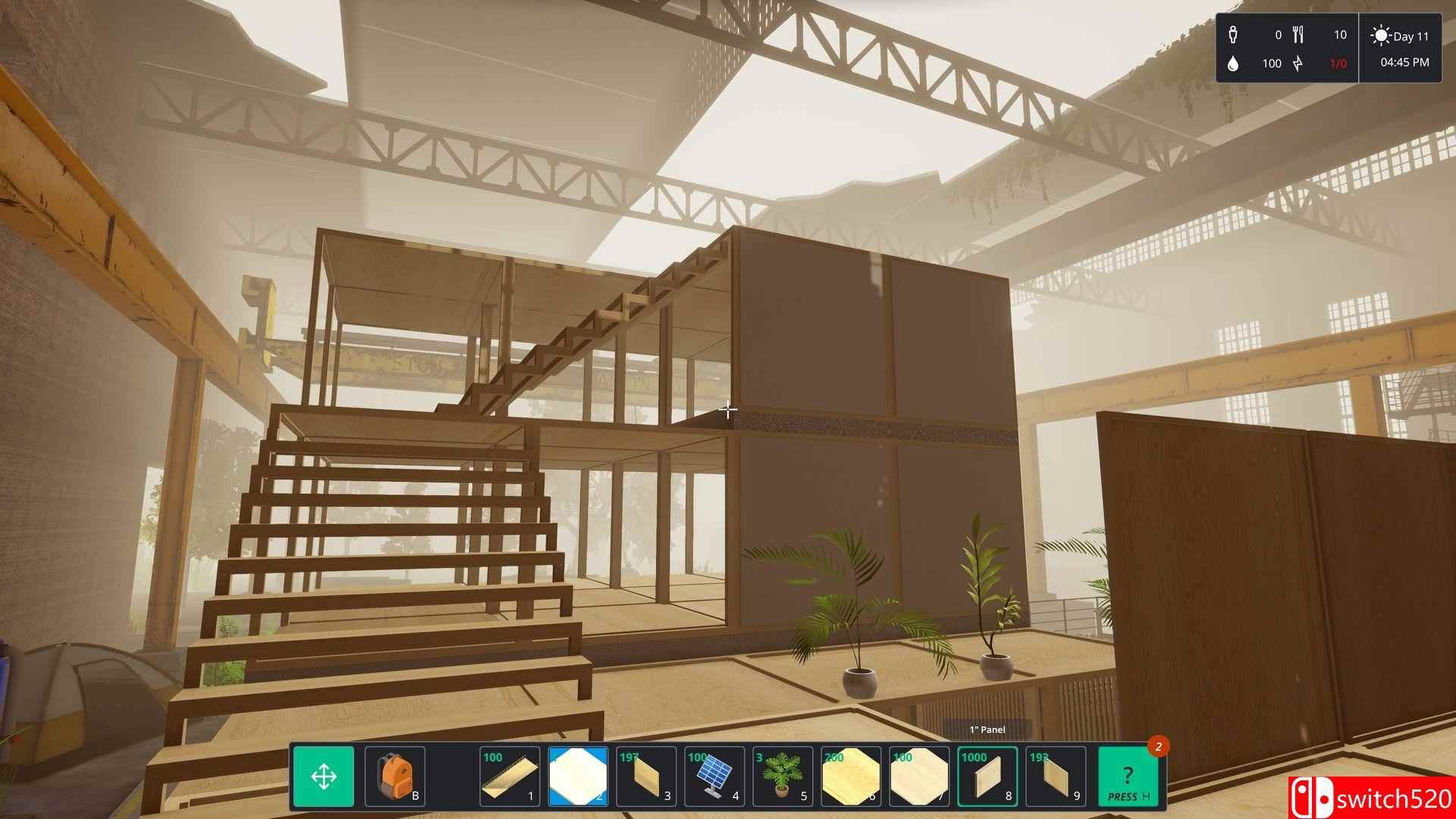Select the green move tool
The height and width of the screenshot is (819, 1456).
click(x=325, y=777)
